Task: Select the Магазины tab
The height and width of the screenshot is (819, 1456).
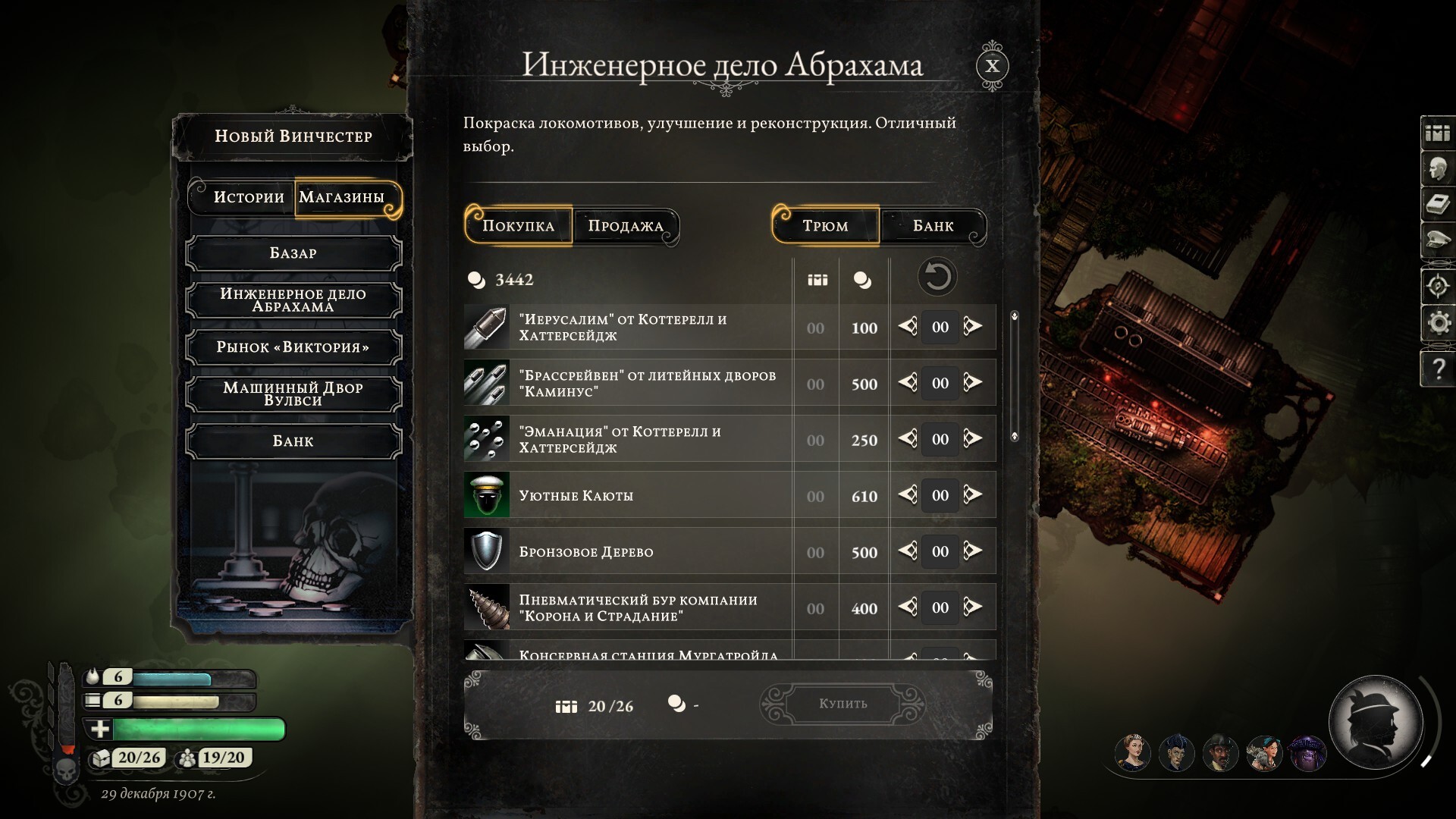Action: (342, 197)
